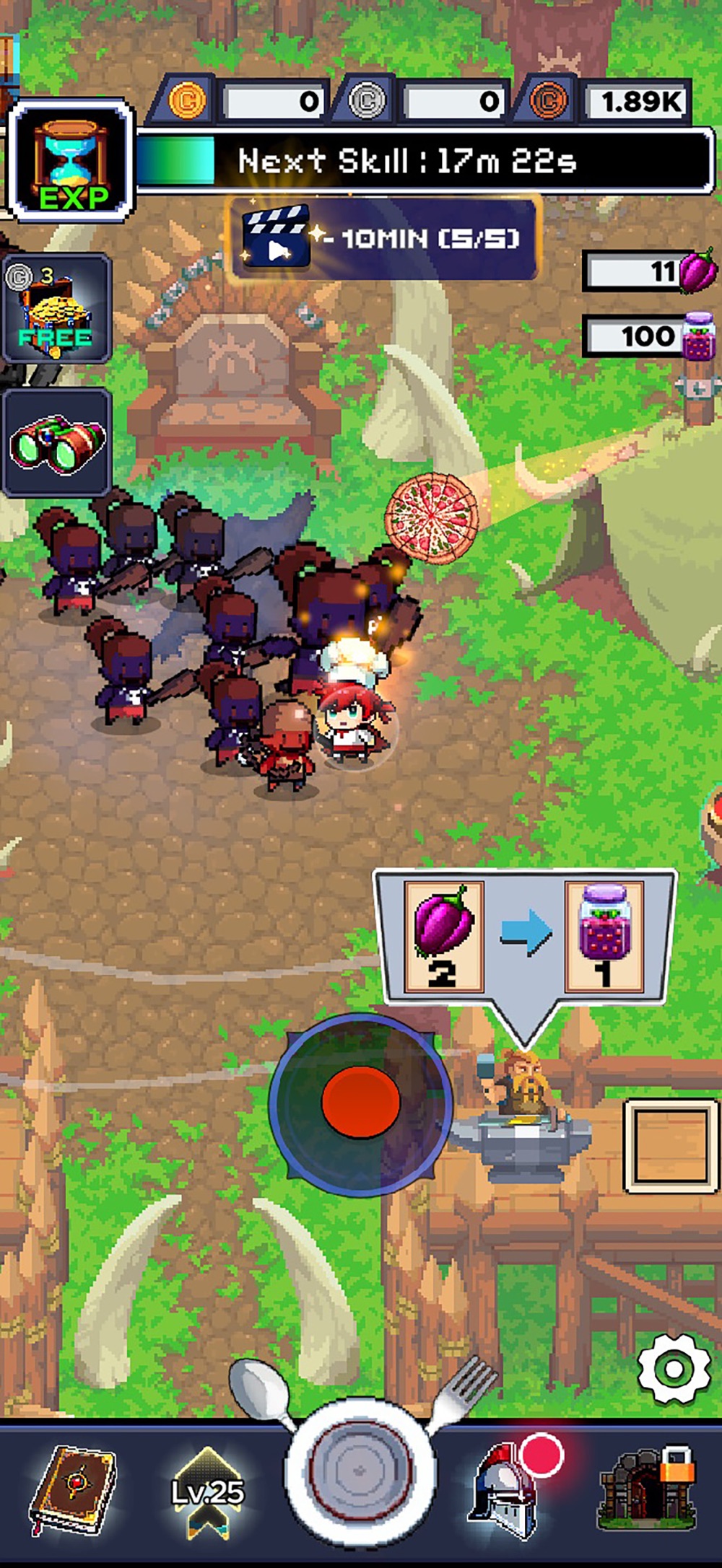This screenshot has width=722, height=1568.
Task: Tap the red joystick center
Action: coord(360,1103)
